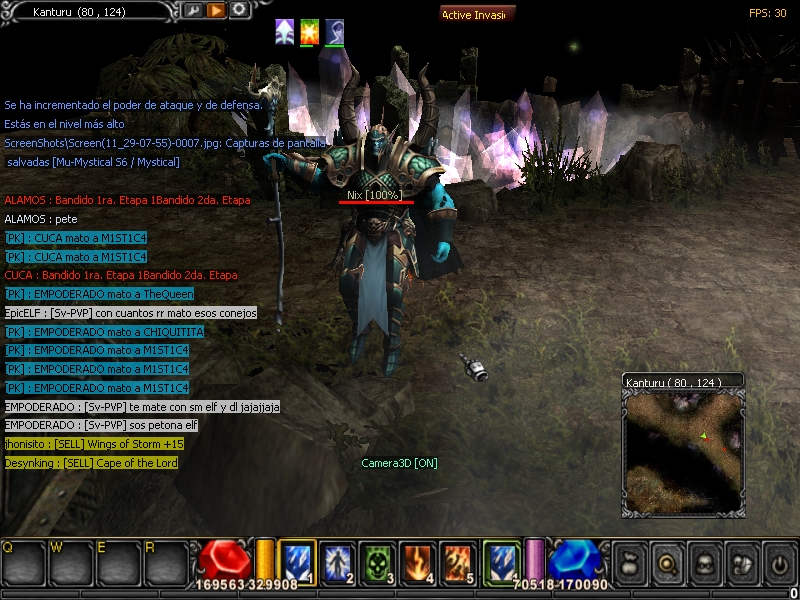800x600 pixels.
Task: Click the green starburst buff icon
Action: (x=309, y=32)
